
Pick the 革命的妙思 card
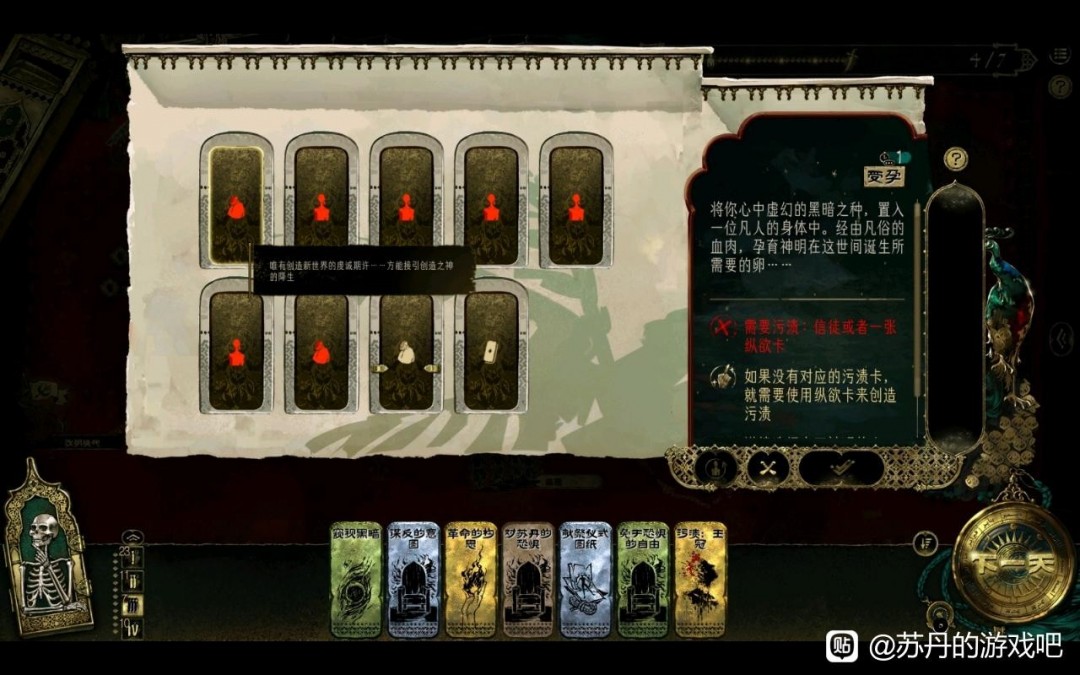pos(470,579)
